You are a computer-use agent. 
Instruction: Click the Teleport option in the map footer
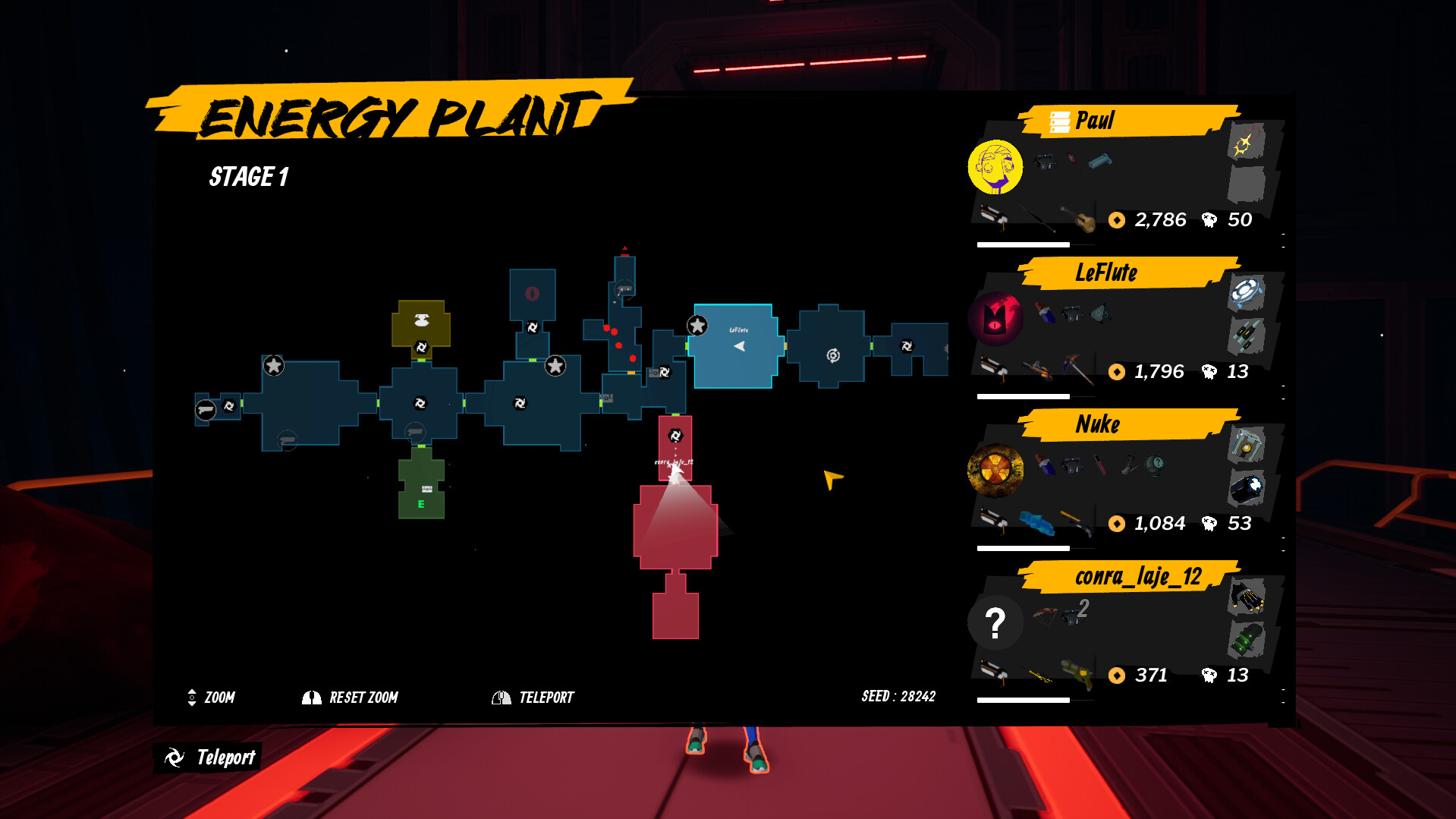click(546, 697)
